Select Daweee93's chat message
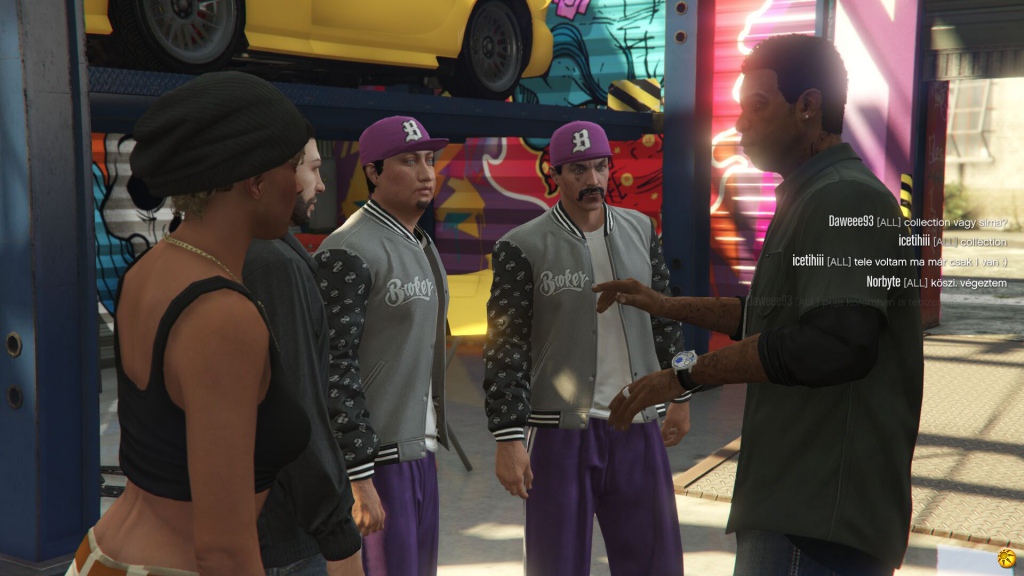This screenshot has width=1024, height=576. pos(917,221)
